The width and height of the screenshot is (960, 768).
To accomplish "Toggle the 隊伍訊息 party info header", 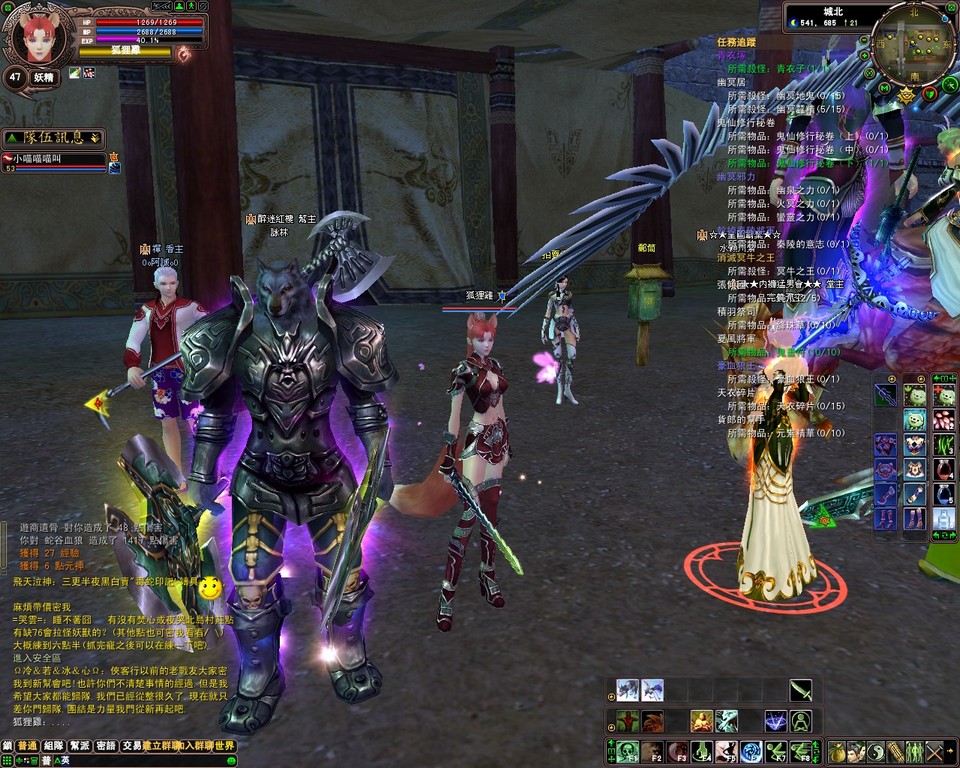I will 52,138.
